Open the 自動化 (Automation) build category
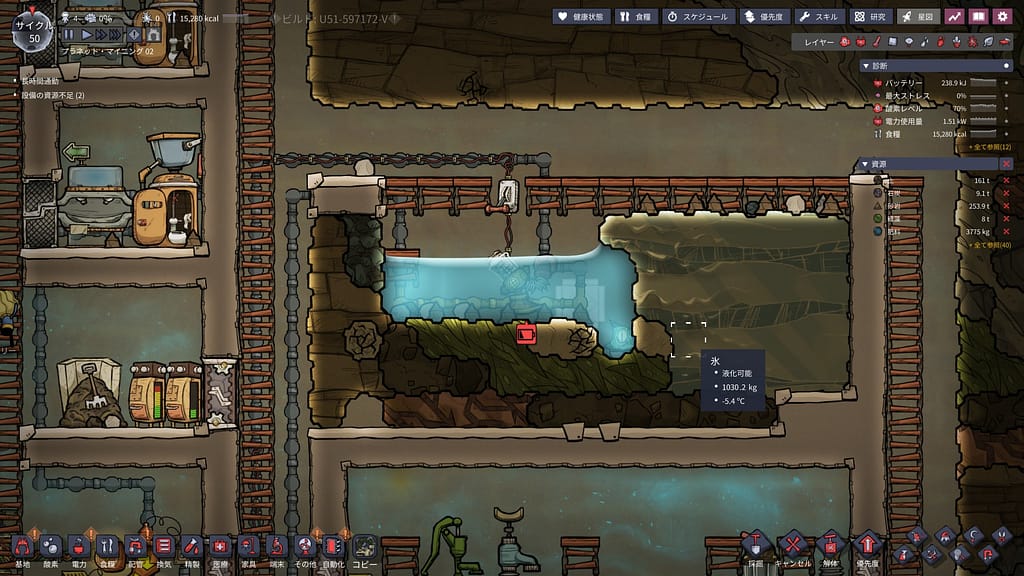Screen dimensions: 1024x576 [333, 547]
